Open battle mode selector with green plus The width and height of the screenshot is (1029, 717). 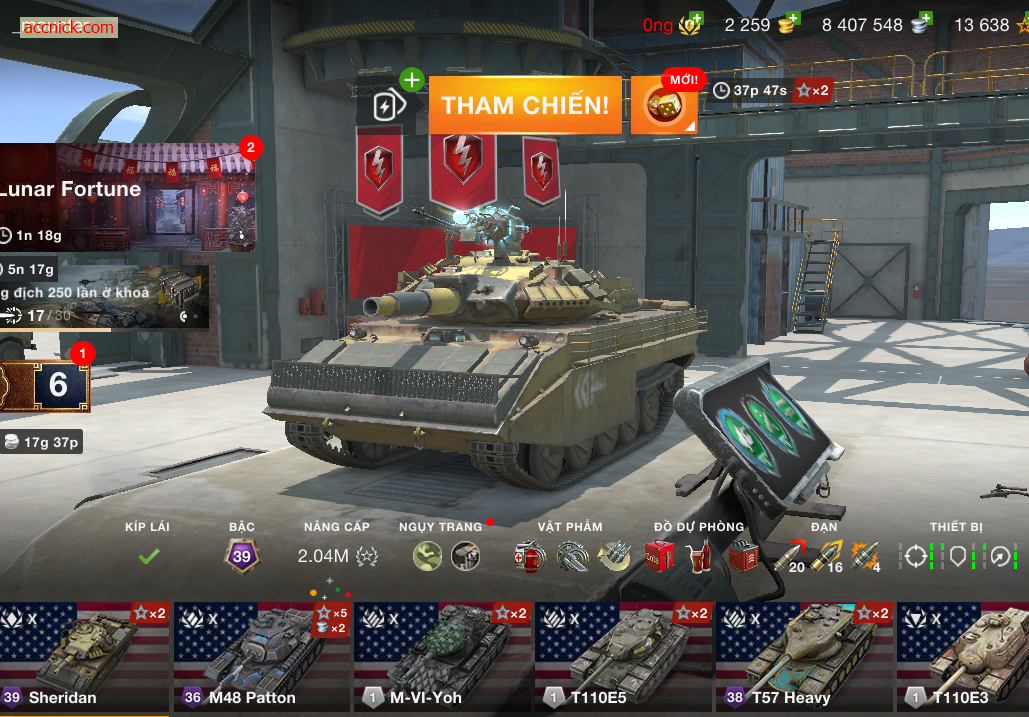[390, 104]
